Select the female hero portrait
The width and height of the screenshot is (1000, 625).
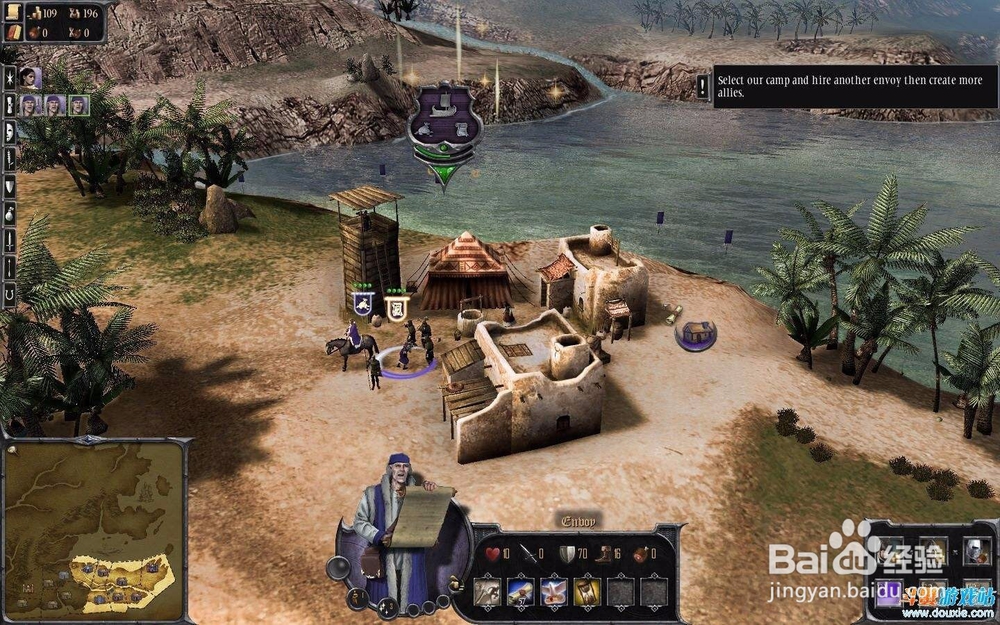click(31, 77)
